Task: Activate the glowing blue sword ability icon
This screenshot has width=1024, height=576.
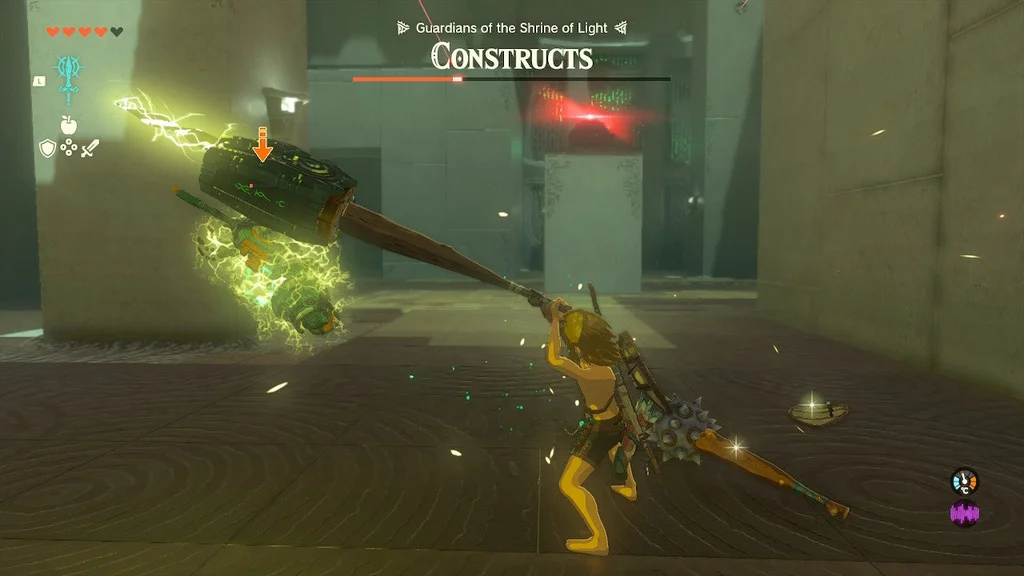Action: click(x=69, y=77)
